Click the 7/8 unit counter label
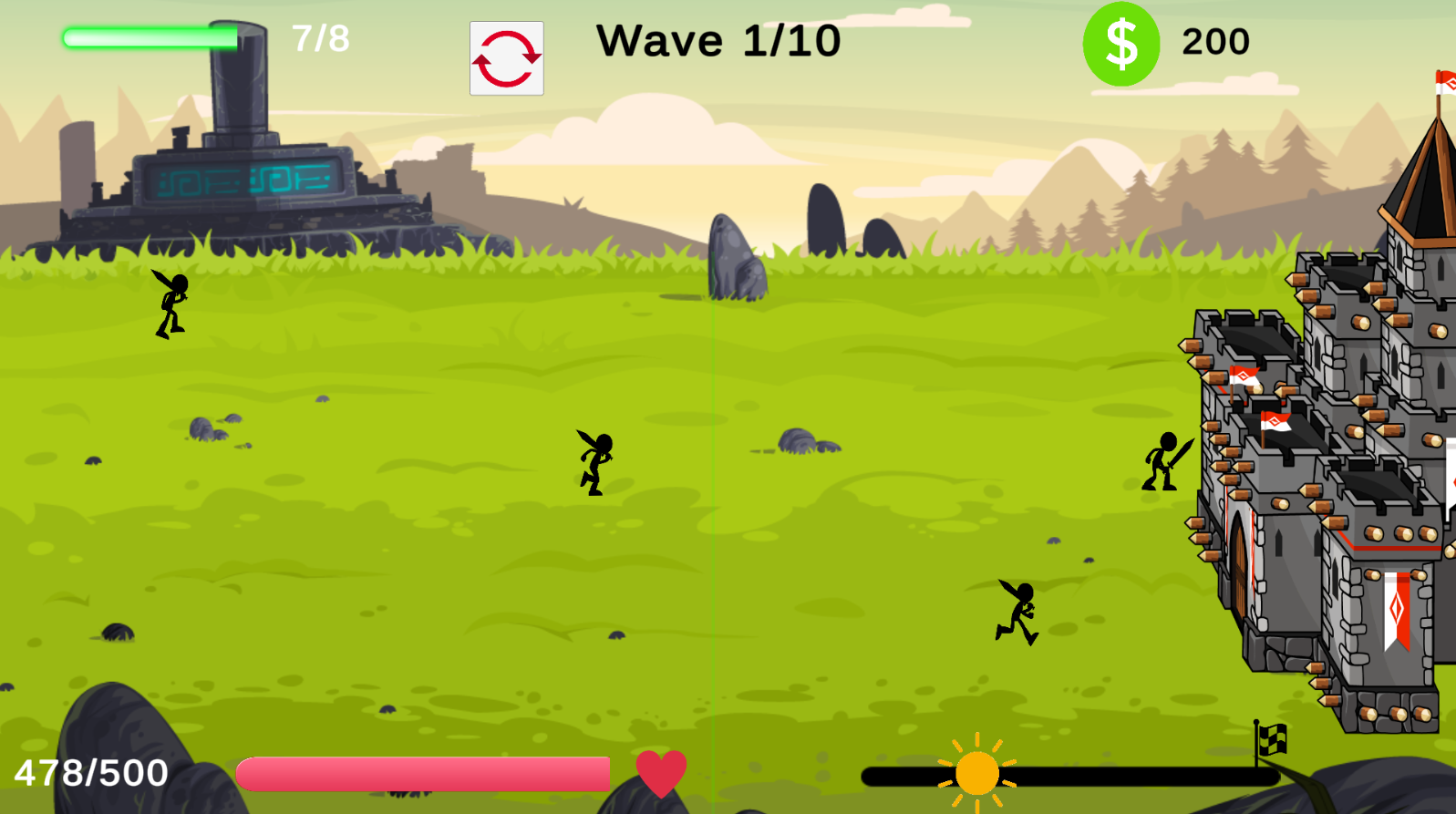 click(x=319, y=38)
